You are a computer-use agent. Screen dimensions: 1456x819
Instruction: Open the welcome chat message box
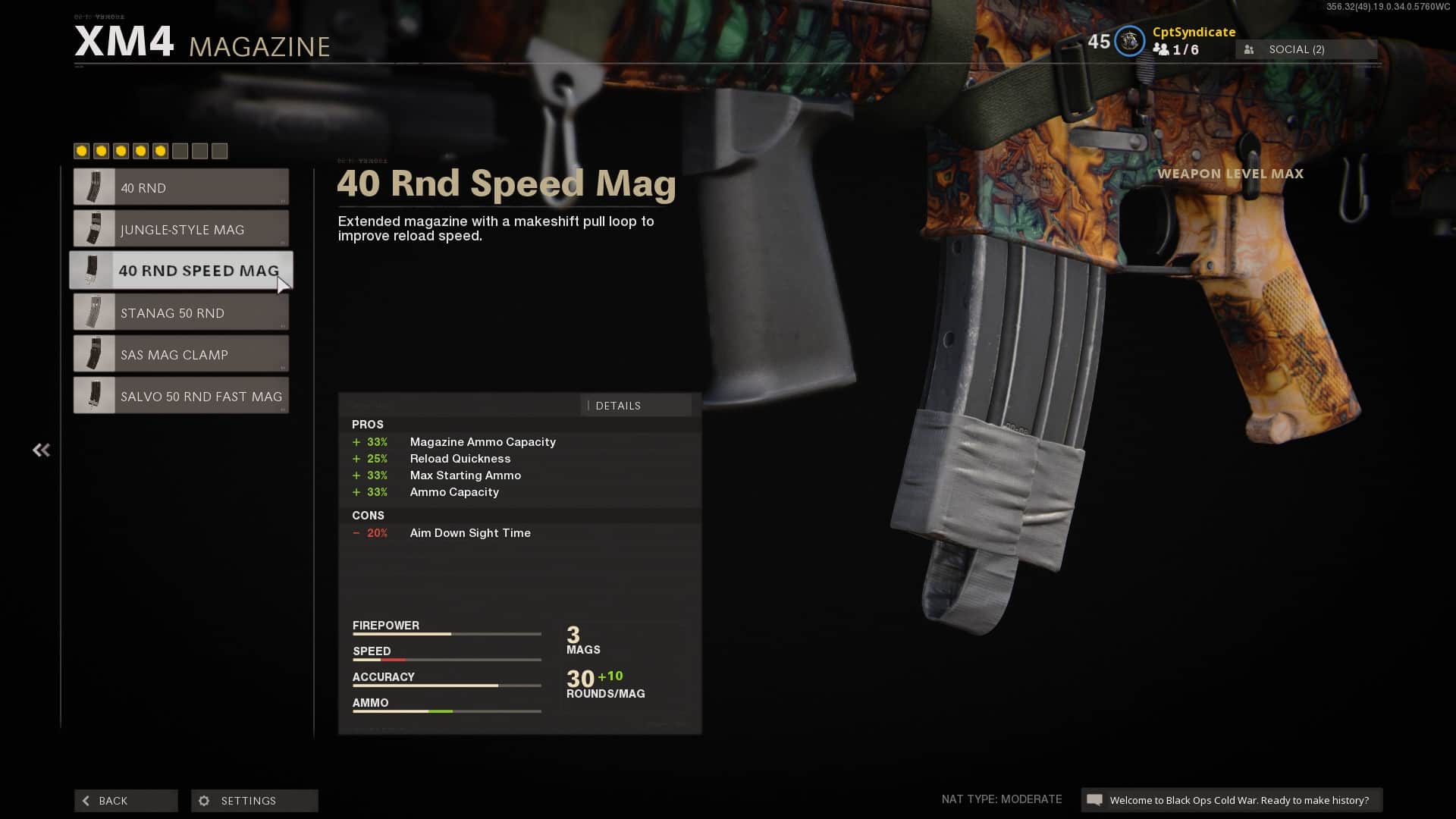click(x=1232, y=800)
